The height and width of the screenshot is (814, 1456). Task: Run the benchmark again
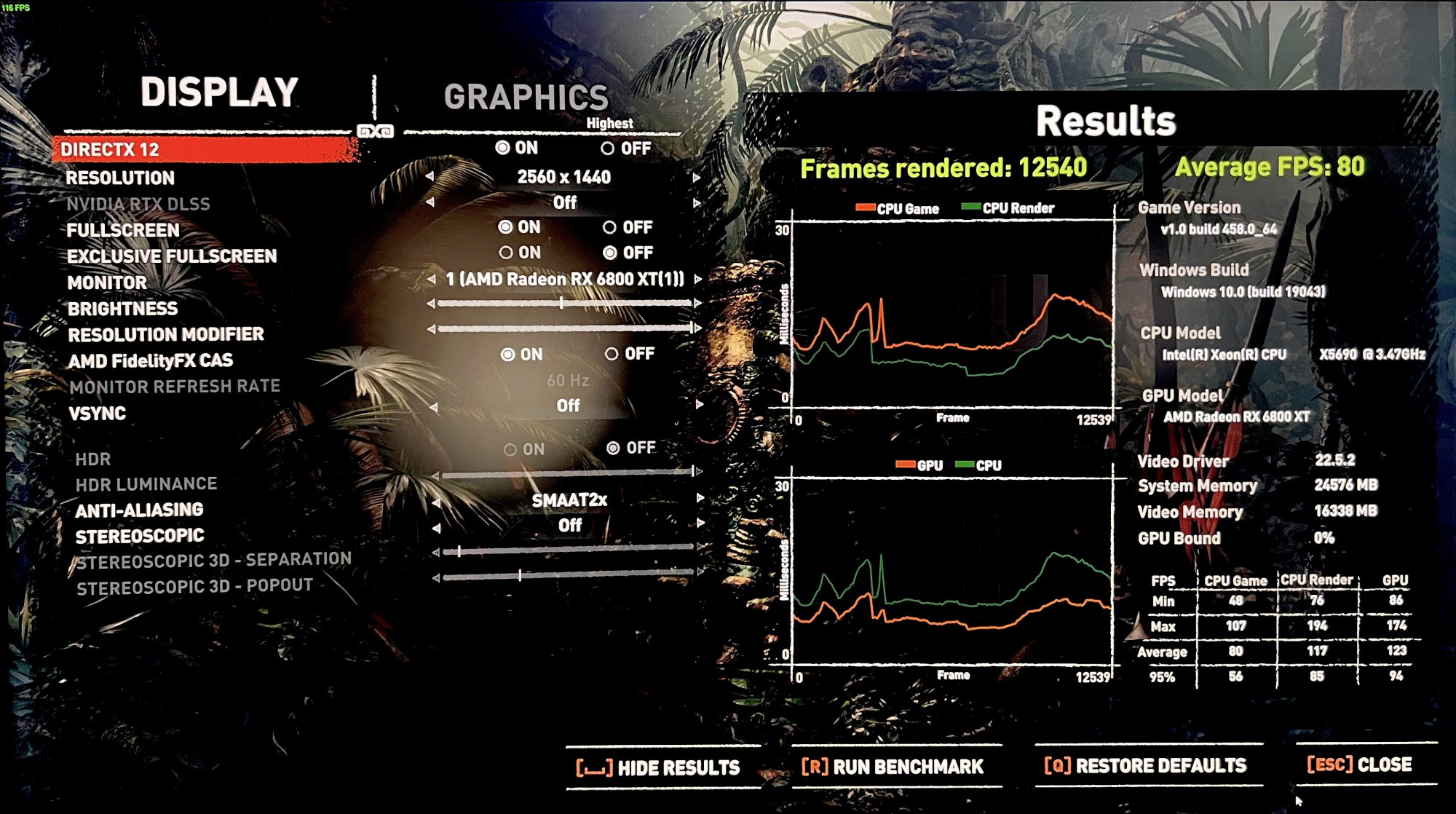pyautogui.click(x=893, y=767)
